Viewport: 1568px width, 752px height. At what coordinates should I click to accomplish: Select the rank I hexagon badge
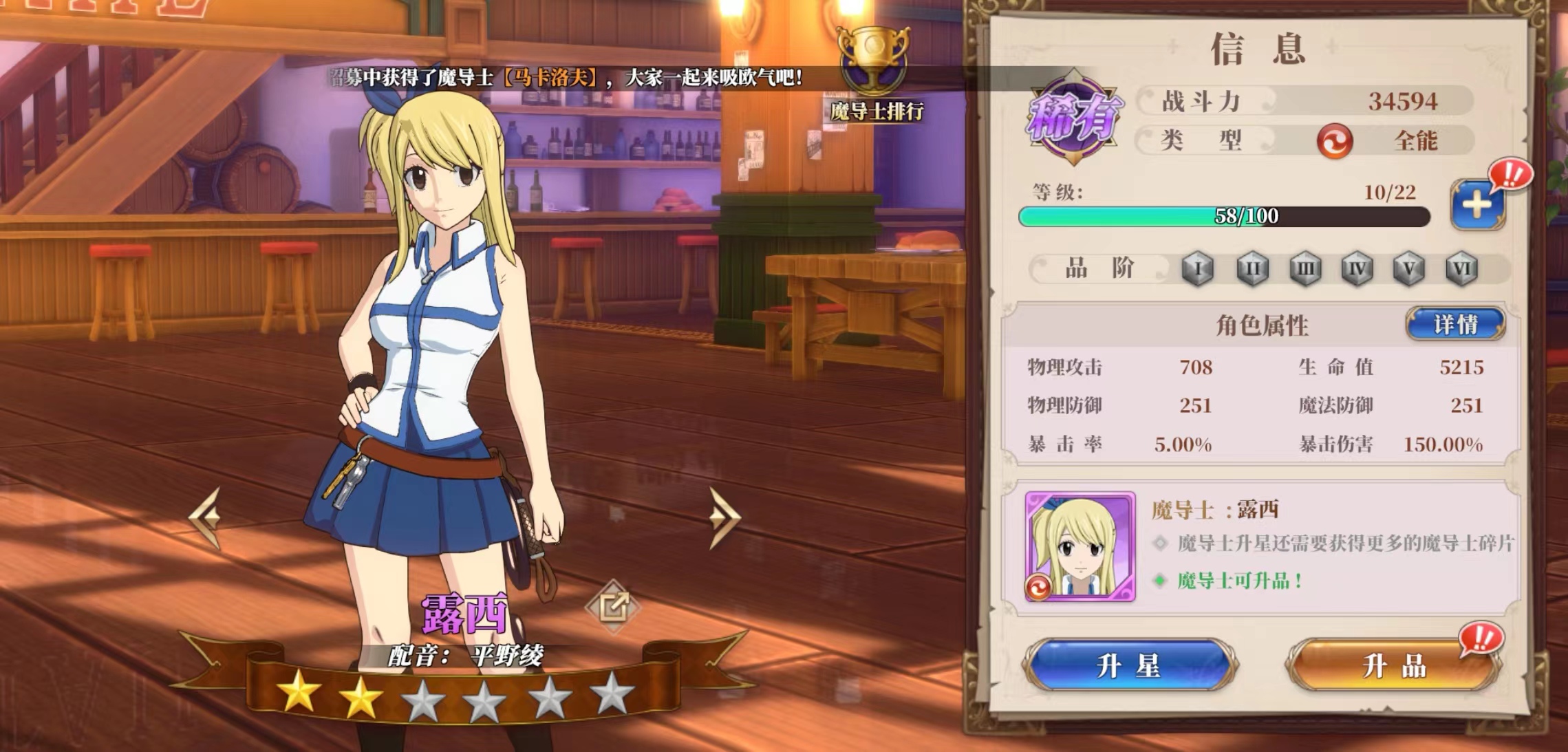1198,268
